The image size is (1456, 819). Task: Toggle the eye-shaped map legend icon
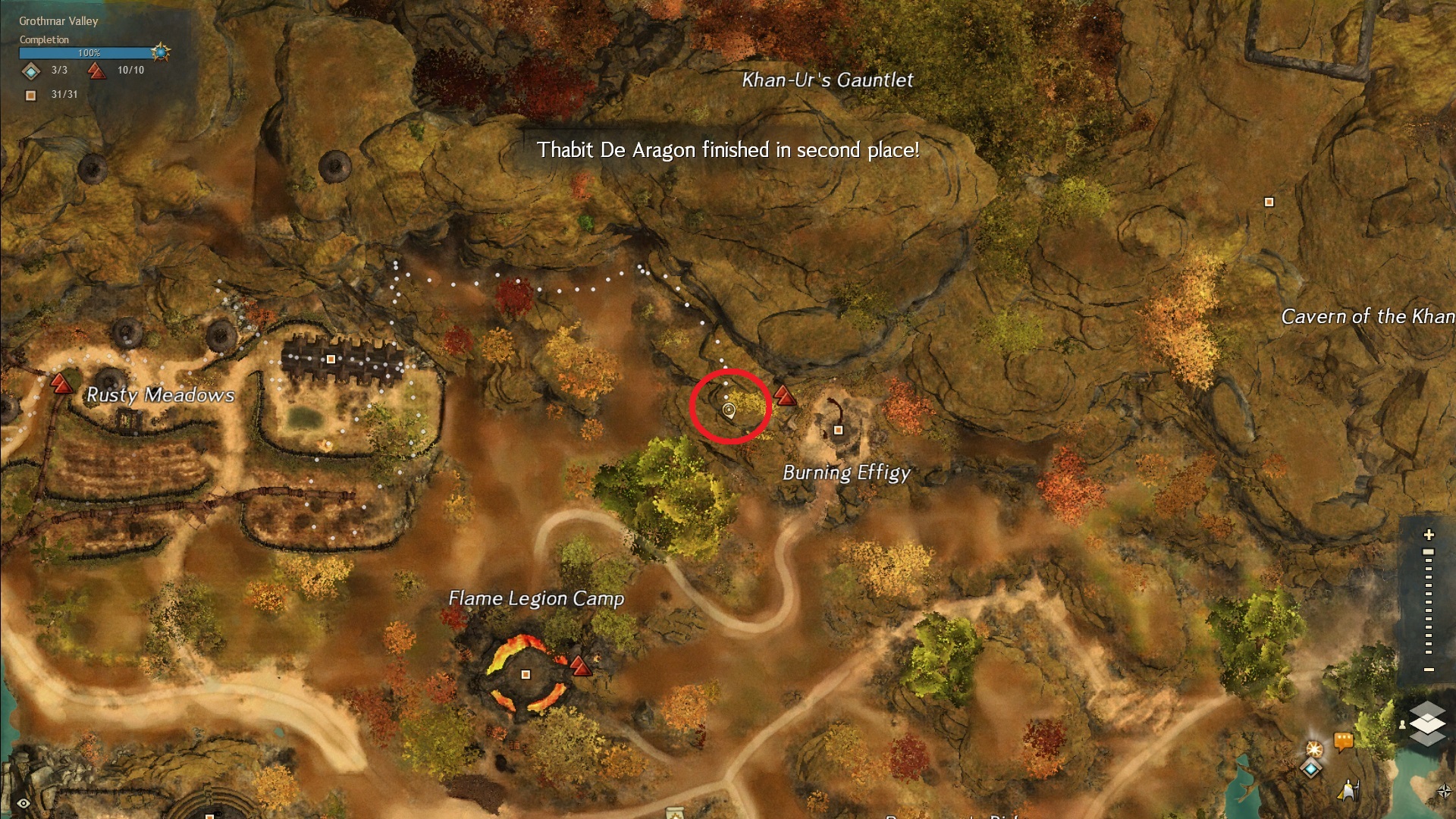pos(24,803)
